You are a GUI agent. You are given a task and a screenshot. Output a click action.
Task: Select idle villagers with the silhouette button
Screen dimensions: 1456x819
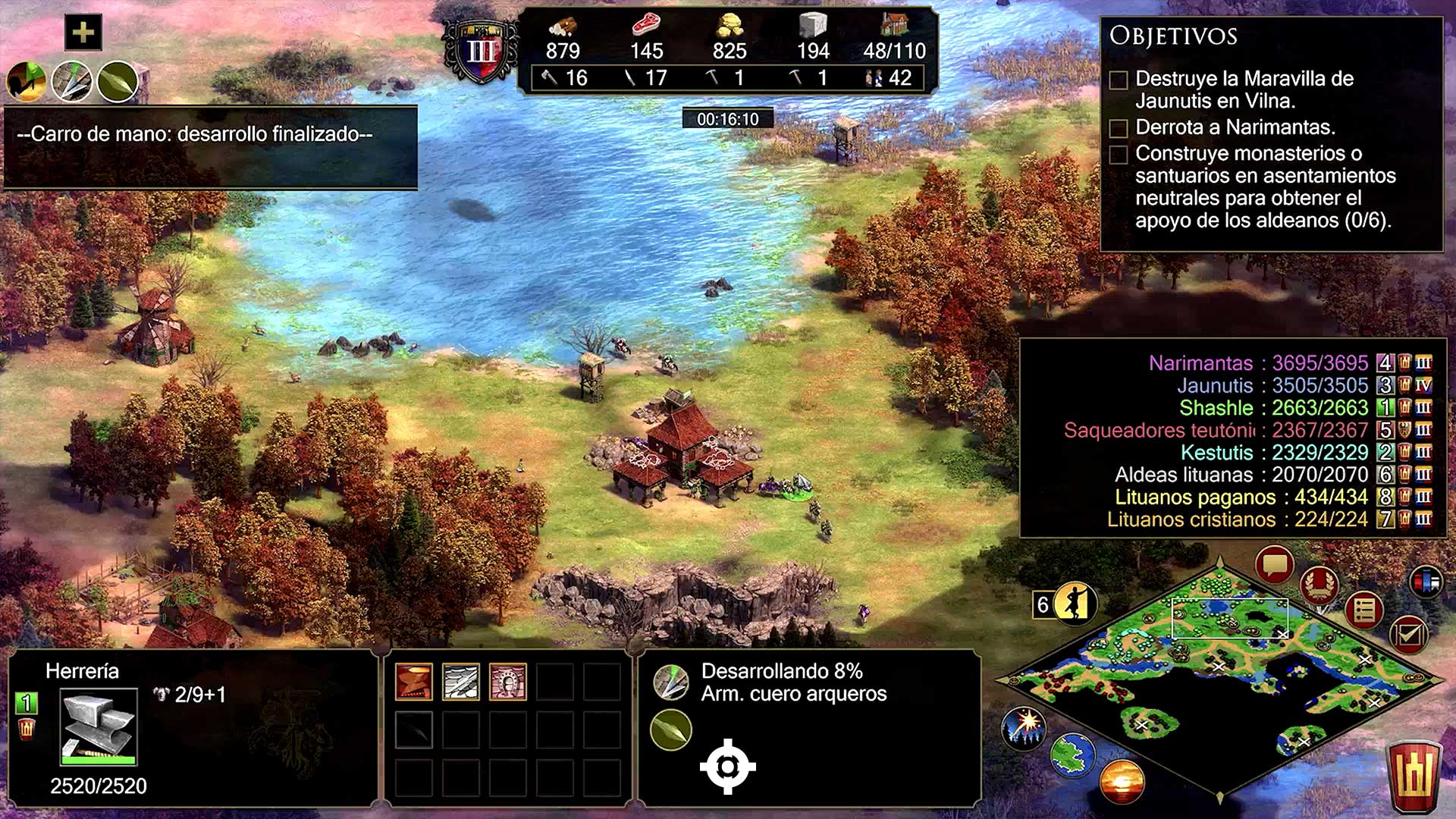[x=1075, y=604]
